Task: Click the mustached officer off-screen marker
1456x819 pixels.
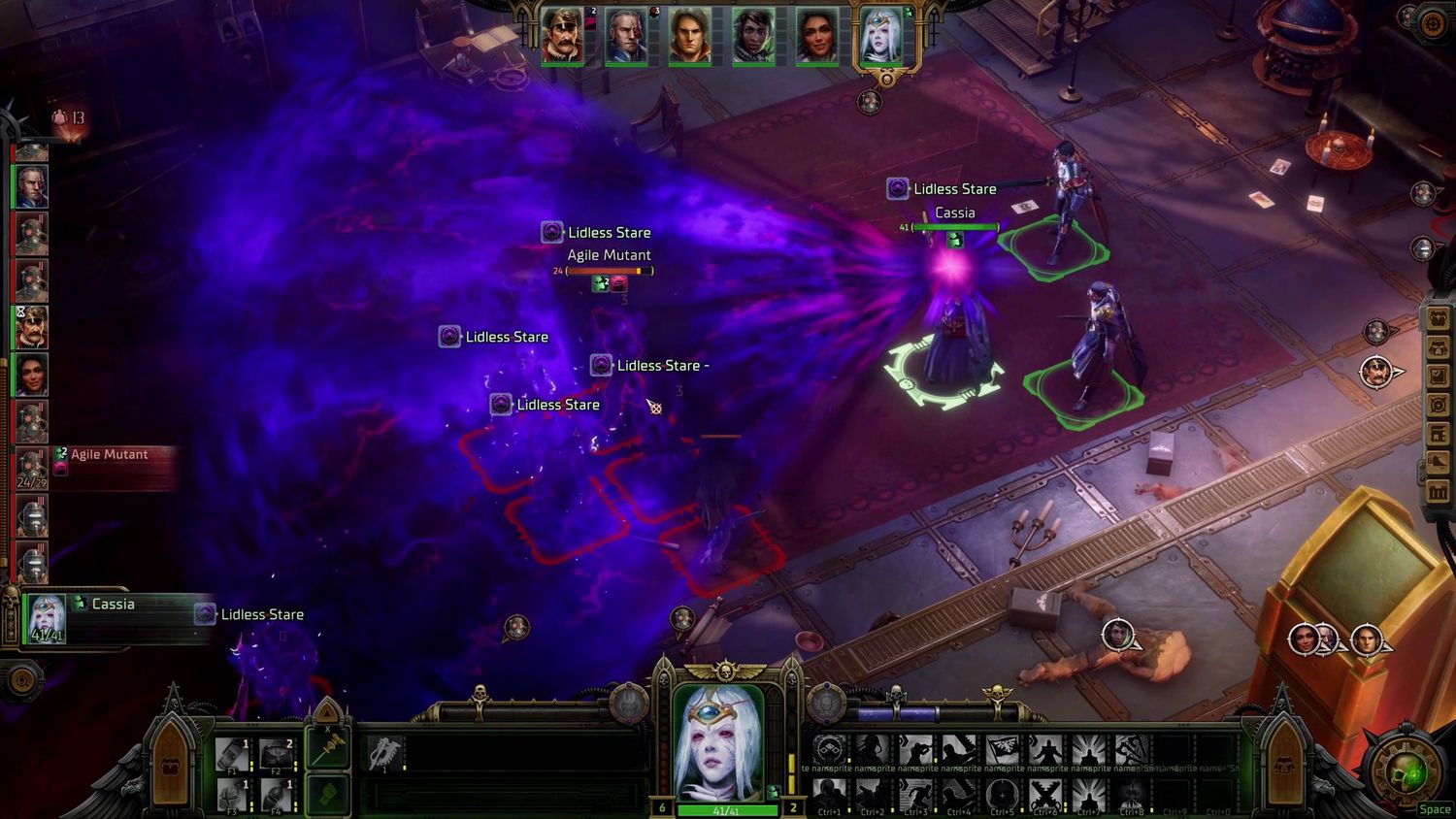Action: (x=1375, y=372)
